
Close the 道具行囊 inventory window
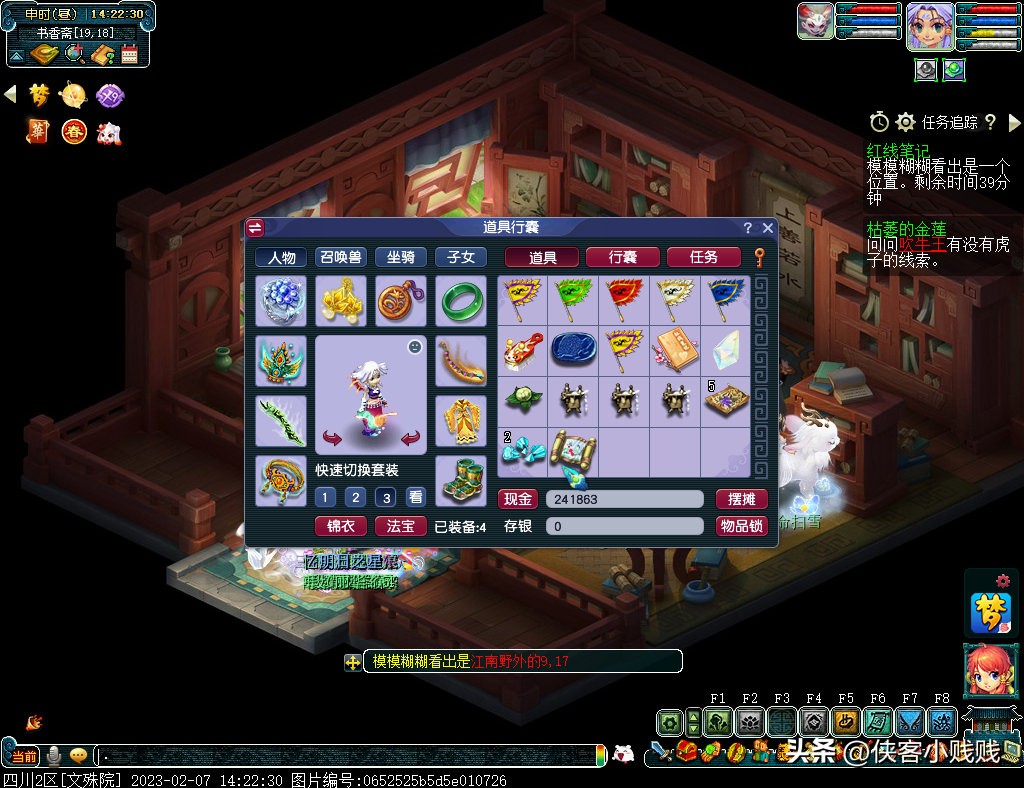click(768, 228)
